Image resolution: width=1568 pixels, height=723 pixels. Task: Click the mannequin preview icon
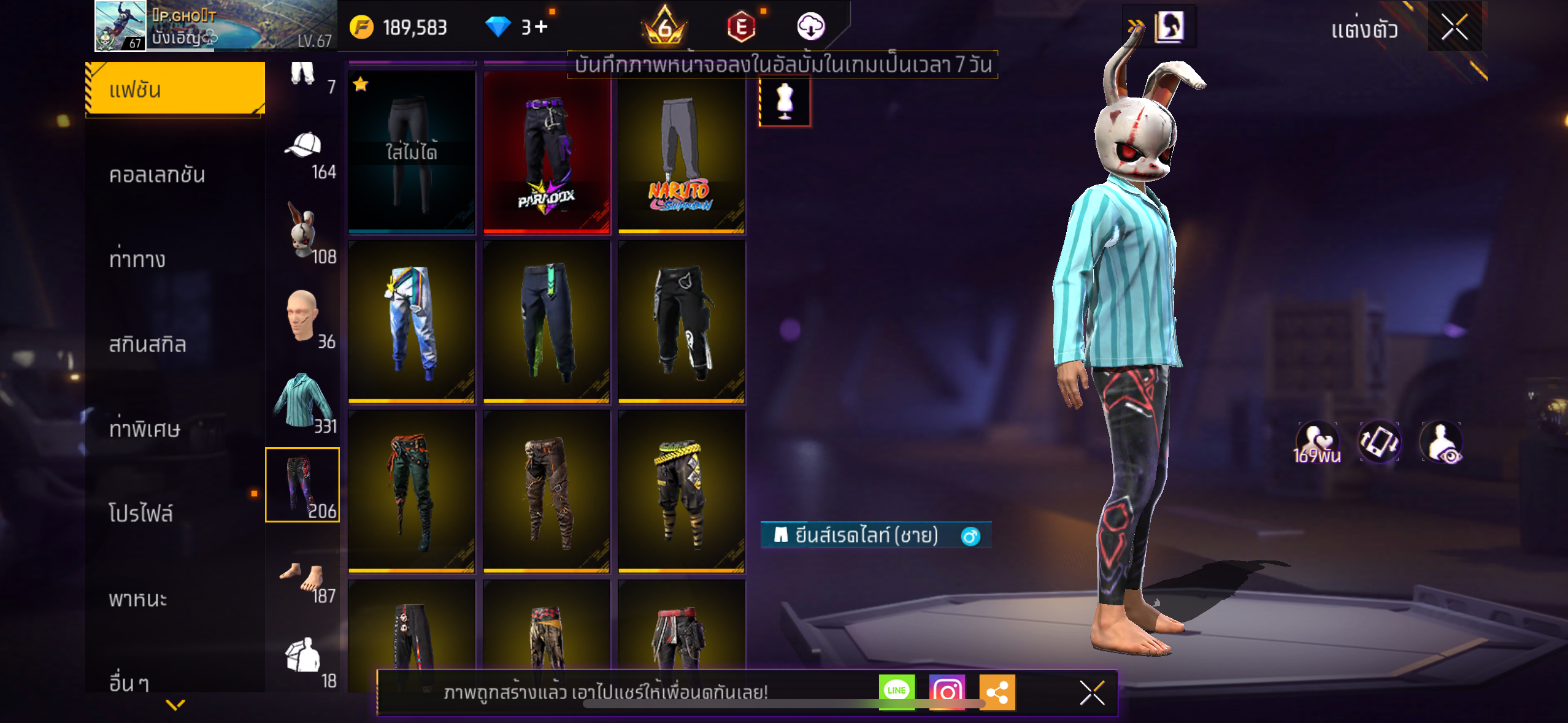[785, 101]
